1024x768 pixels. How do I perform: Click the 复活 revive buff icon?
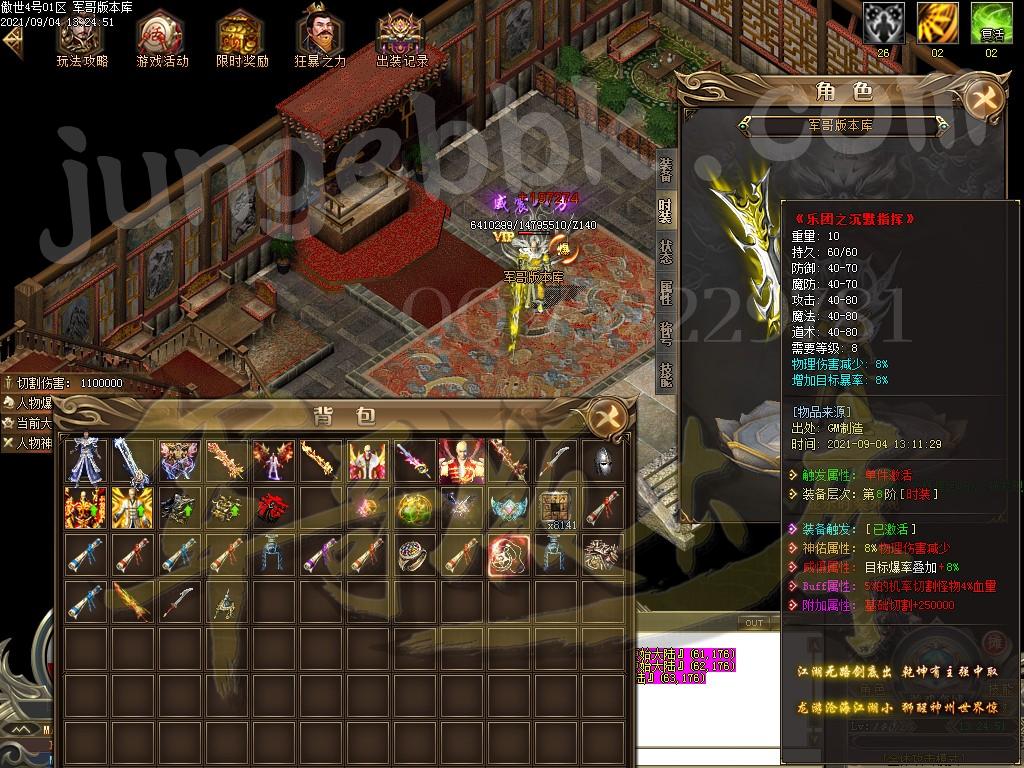pyautogui.click(x=991, y=22)
